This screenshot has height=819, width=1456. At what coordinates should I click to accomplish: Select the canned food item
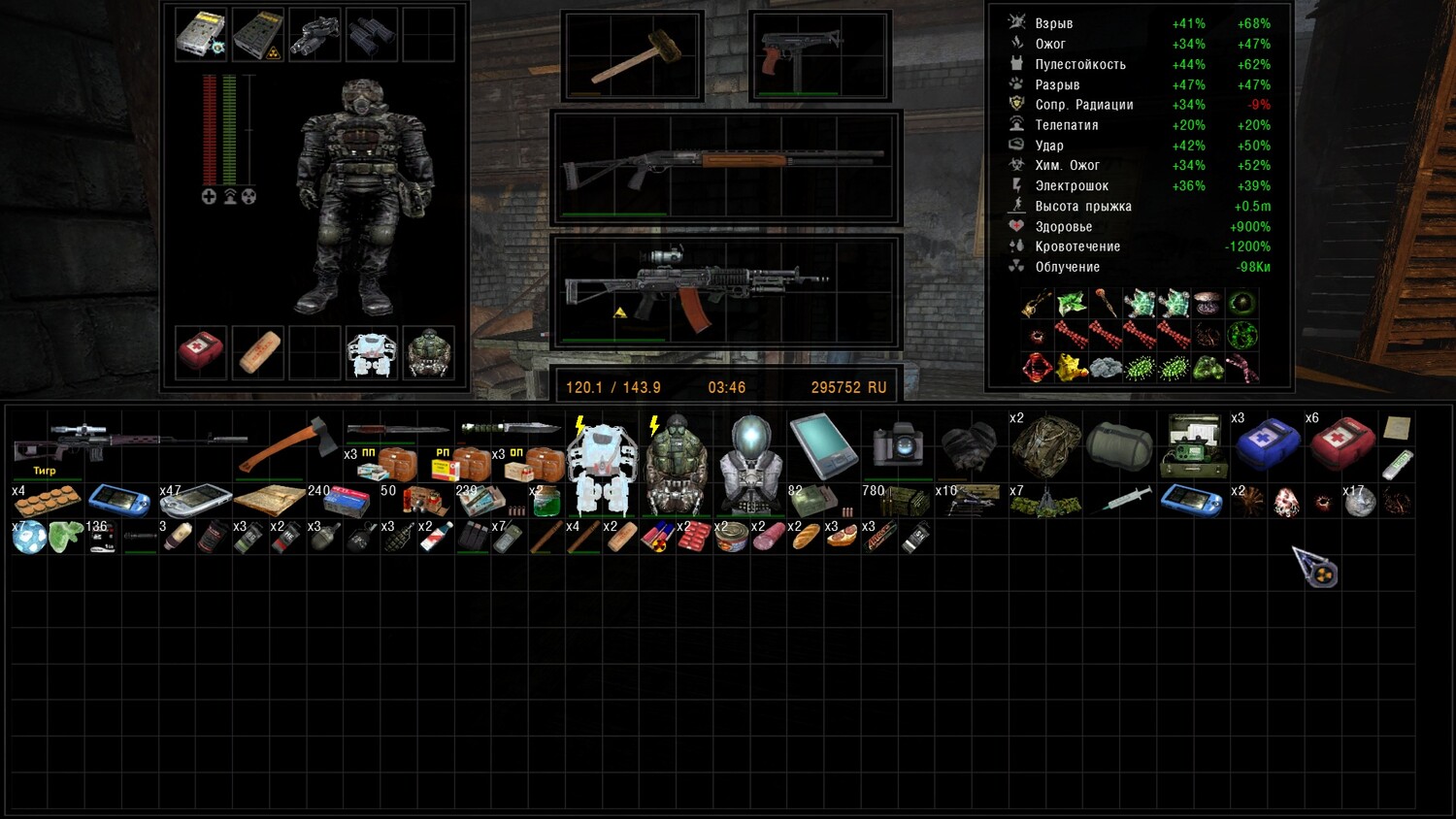(x=731, y=538)
